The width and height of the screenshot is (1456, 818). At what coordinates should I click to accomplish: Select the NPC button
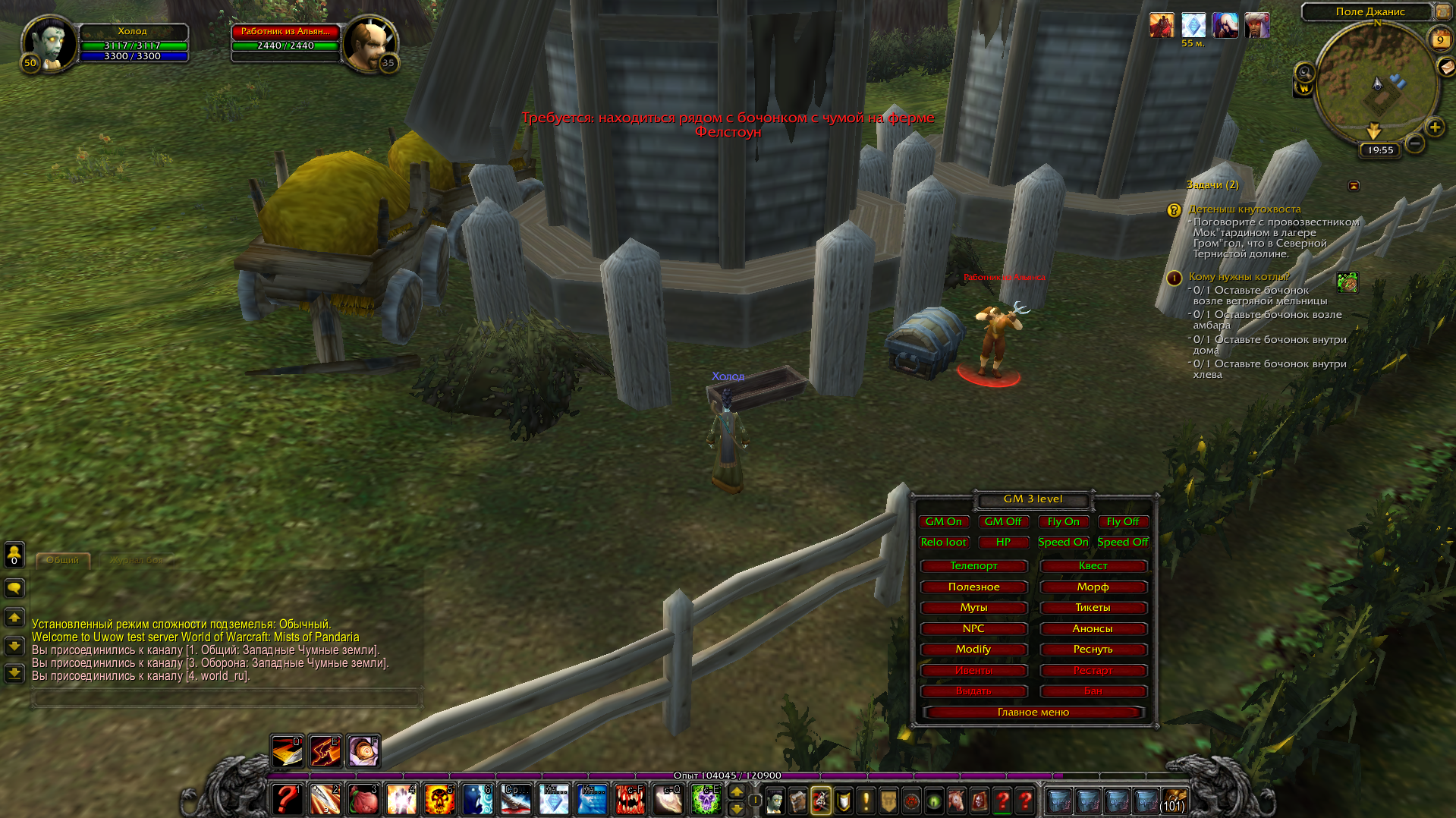tap(973, 628)
